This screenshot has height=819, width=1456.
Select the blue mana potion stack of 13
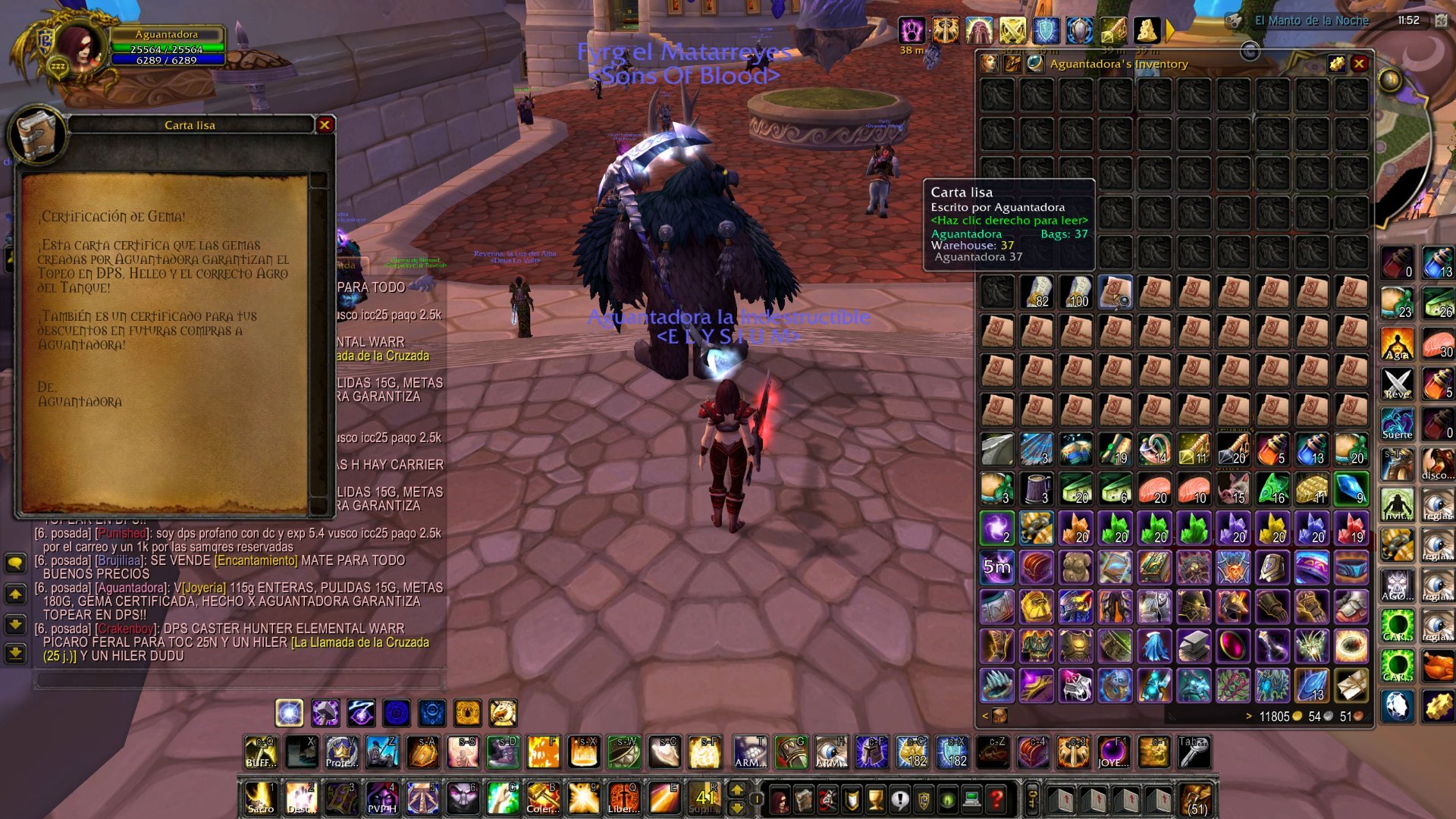tap(1312, 450)
